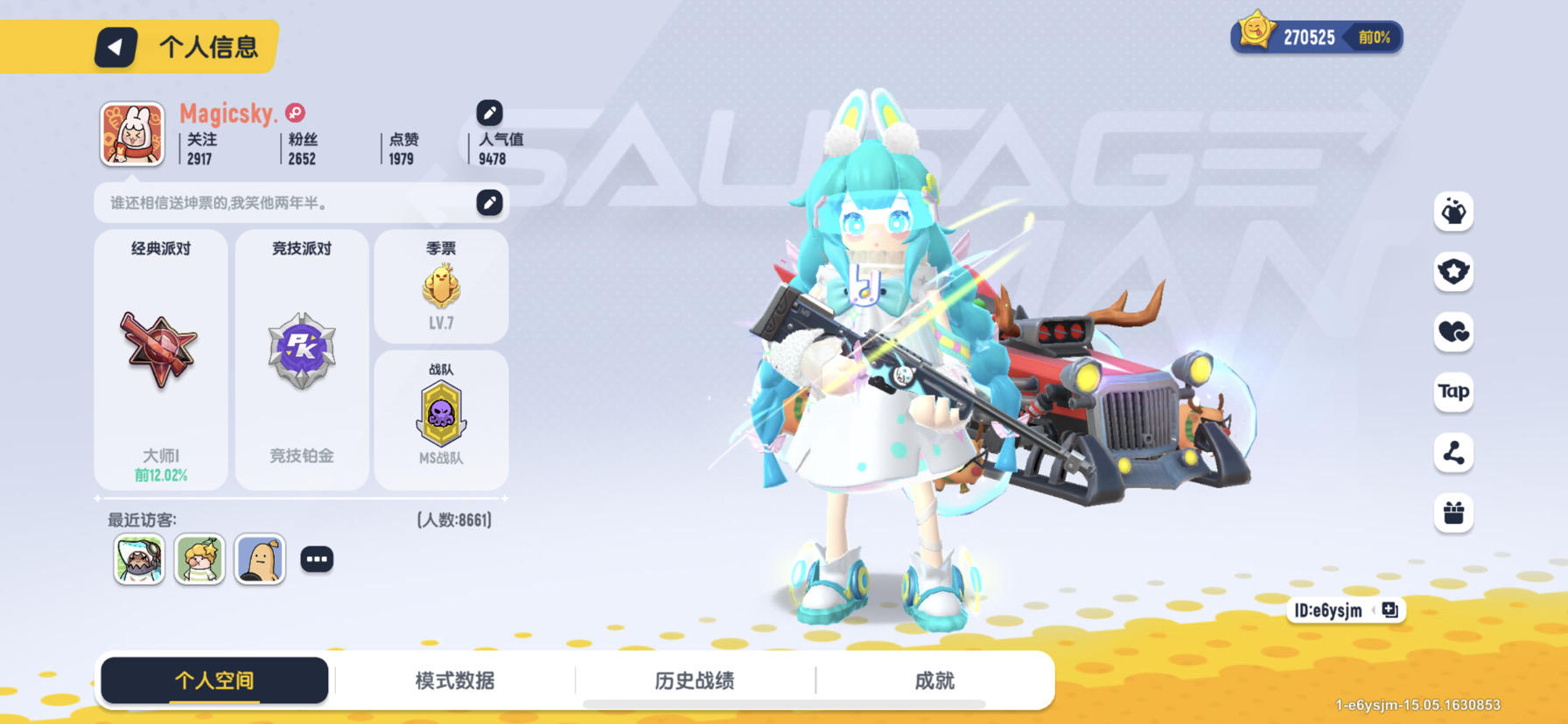This screenshot has height=724, width=1568.
Task: Expand more recent visitors with the ... button
Action: click(x=317, y=558)
